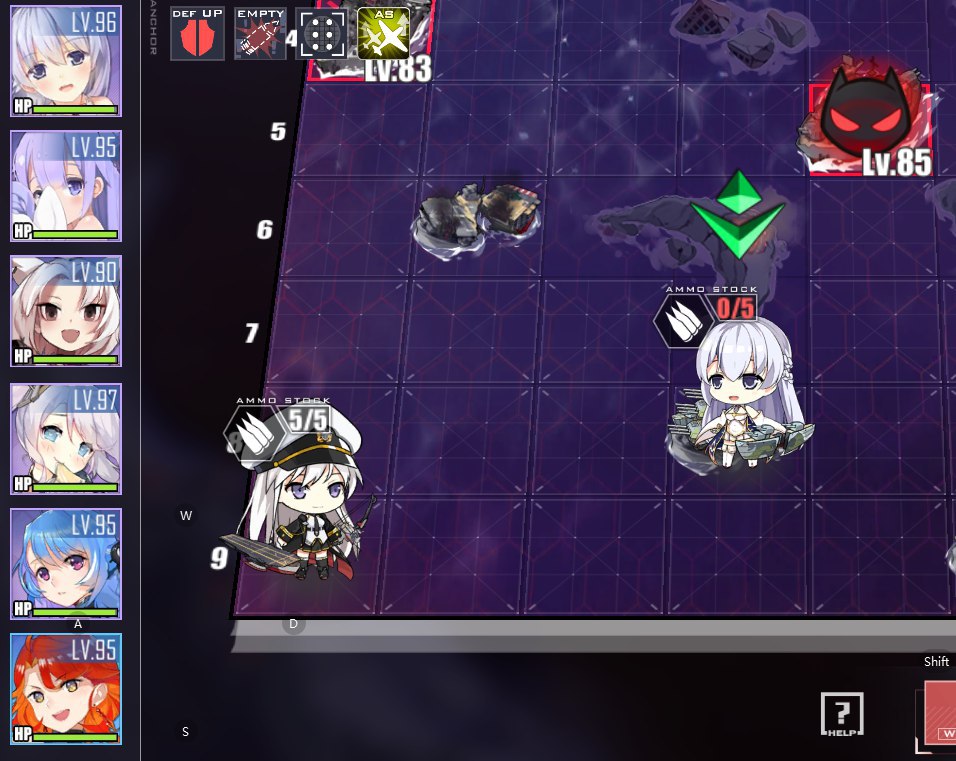956x761 pixels.
Task: Select the LV.96 silver-haired ship portrait
Action: coord(66,62)
